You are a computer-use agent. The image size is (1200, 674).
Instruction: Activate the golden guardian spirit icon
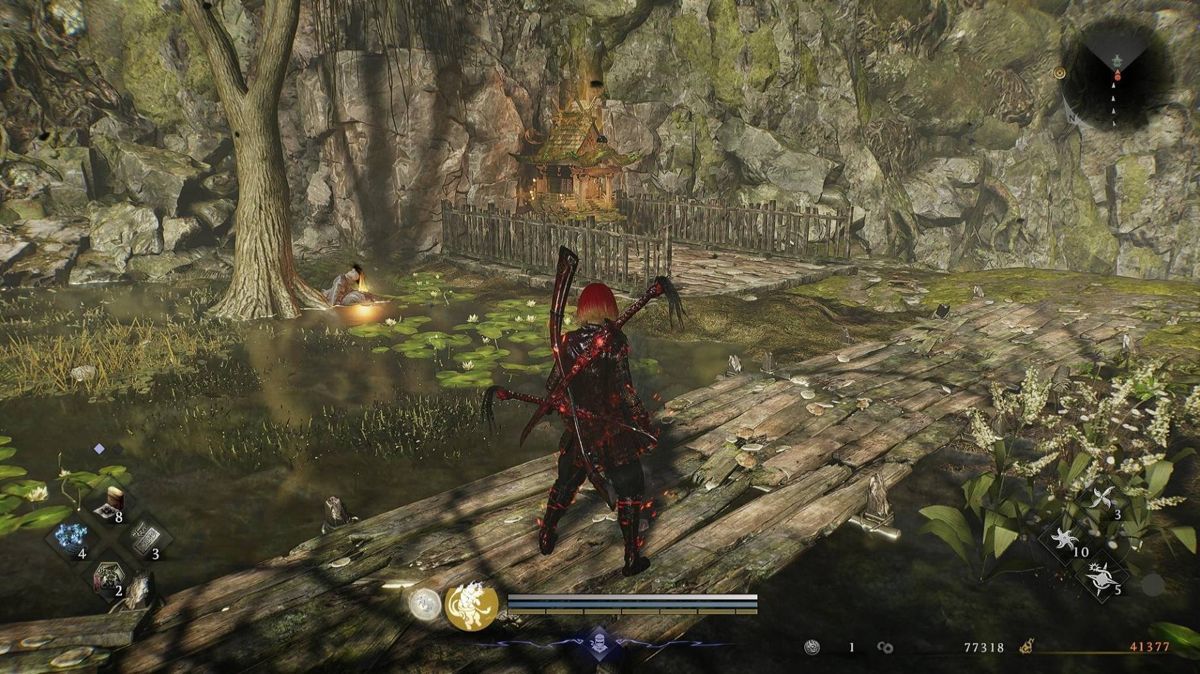tap(471, 607)
